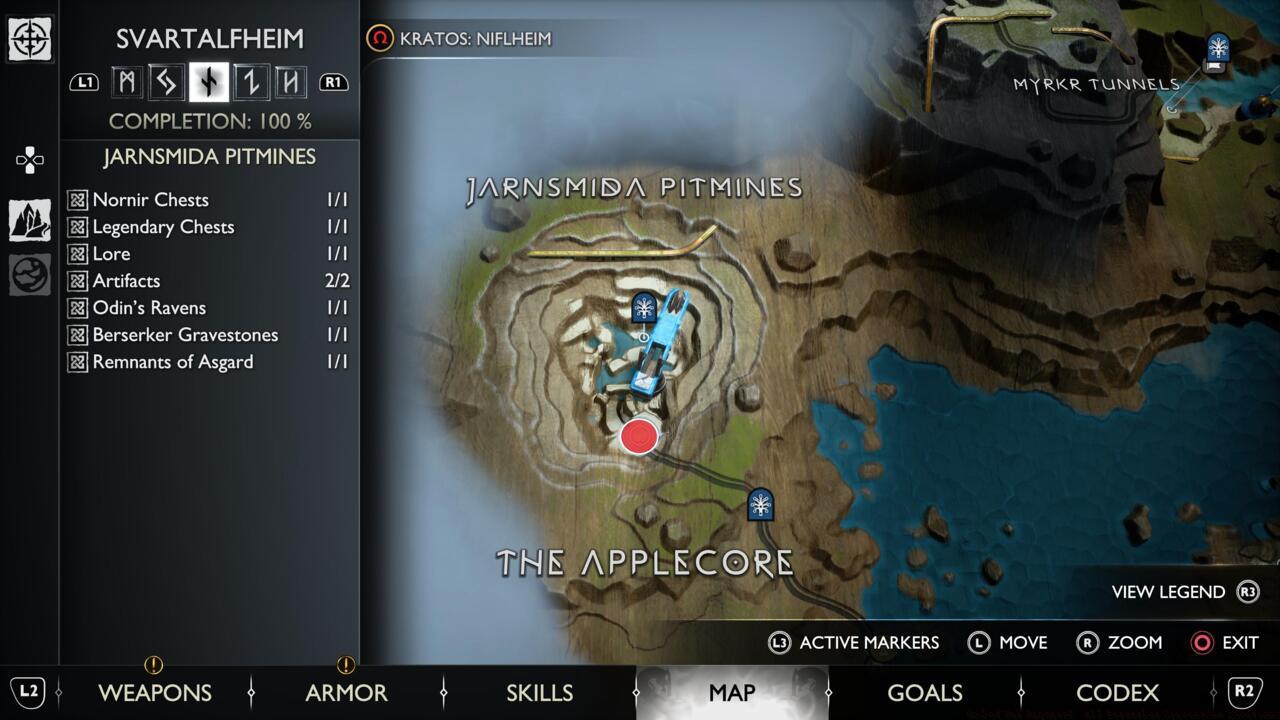The height and width of the screenshot is (720, 1280).
Task: Highlight the Odin's Ravens row
Action: [x=208, y=308]
